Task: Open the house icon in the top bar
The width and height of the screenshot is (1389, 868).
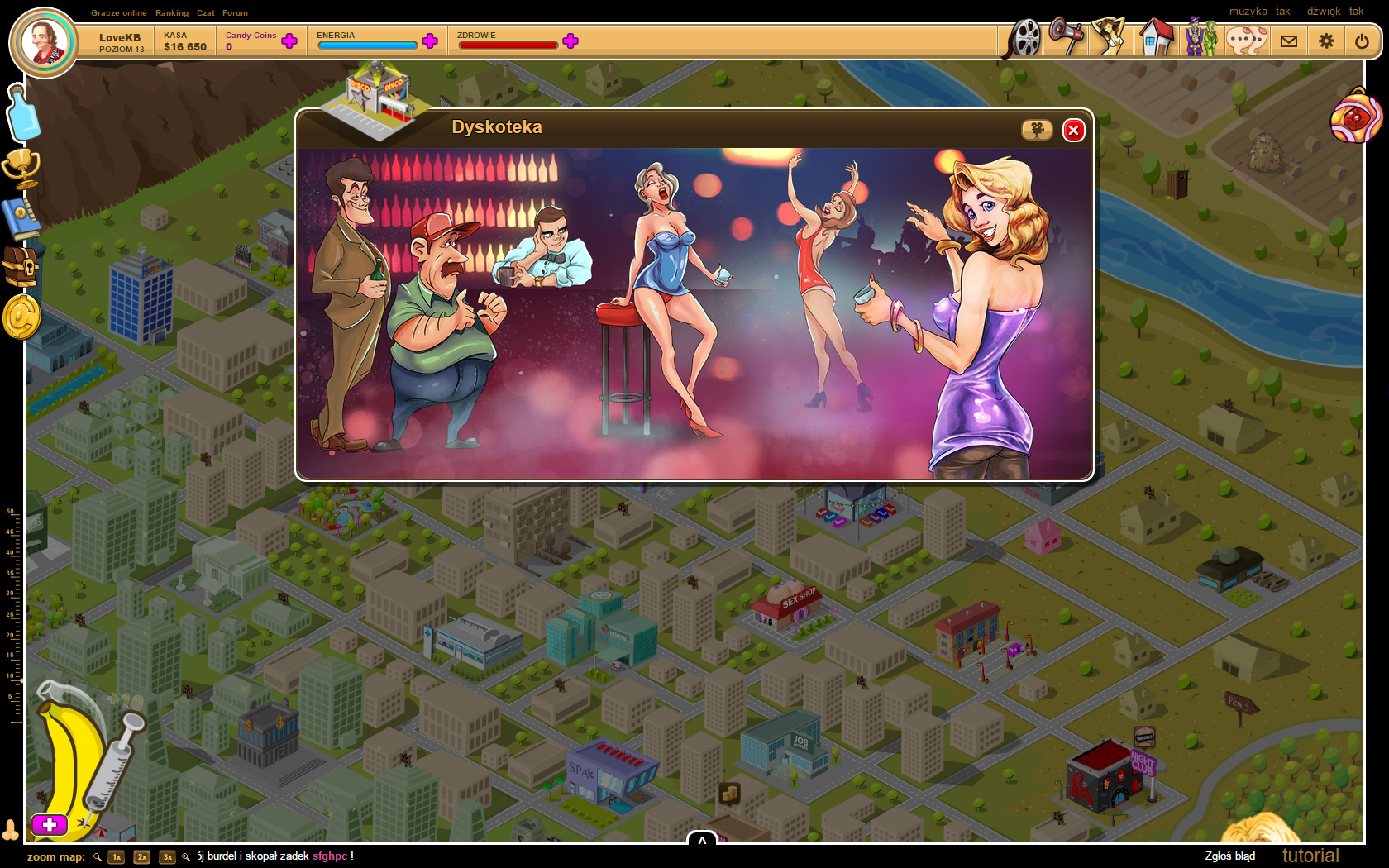Action: click(x=1156, y=38)
